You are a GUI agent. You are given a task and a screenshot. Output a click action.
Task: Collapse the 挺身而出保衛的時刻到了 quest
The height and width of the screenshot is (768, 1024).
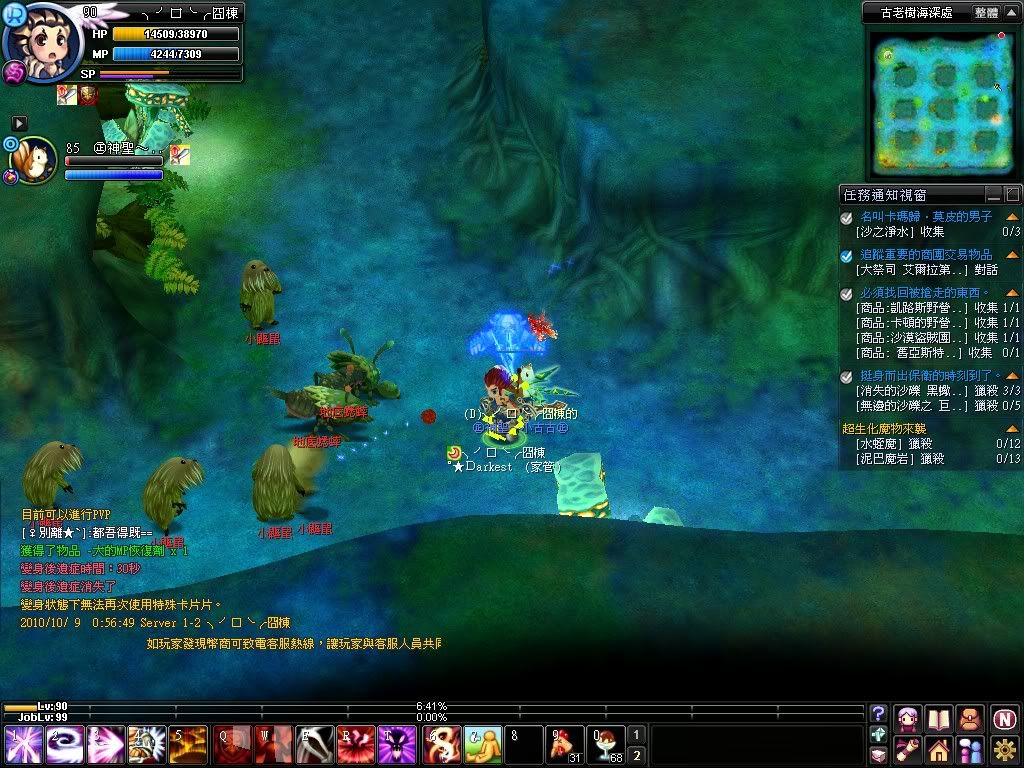tap(1012, 376)
